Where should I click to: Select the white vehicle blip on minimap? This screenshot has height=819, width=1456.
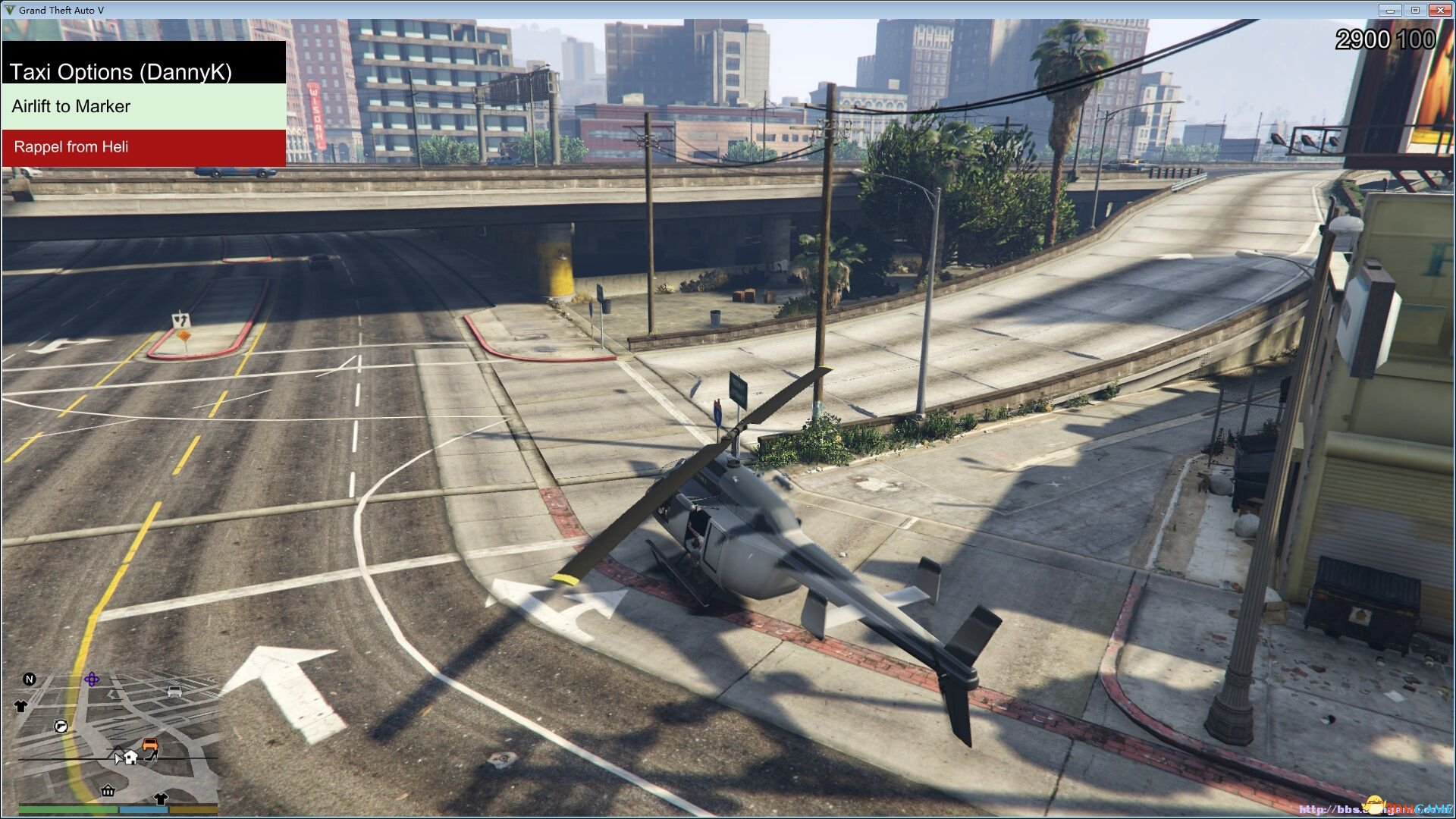[174, 692]
